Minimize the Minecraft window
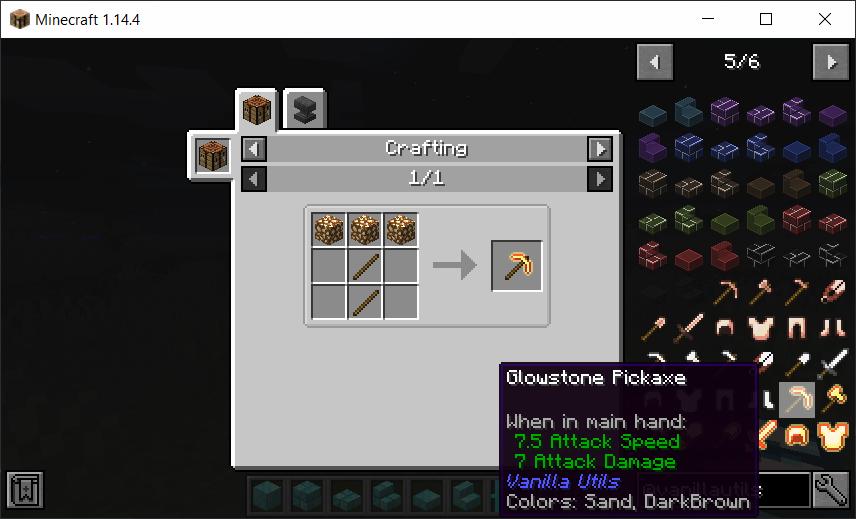This screenshot has width=856, height=519. pos(708,19)
